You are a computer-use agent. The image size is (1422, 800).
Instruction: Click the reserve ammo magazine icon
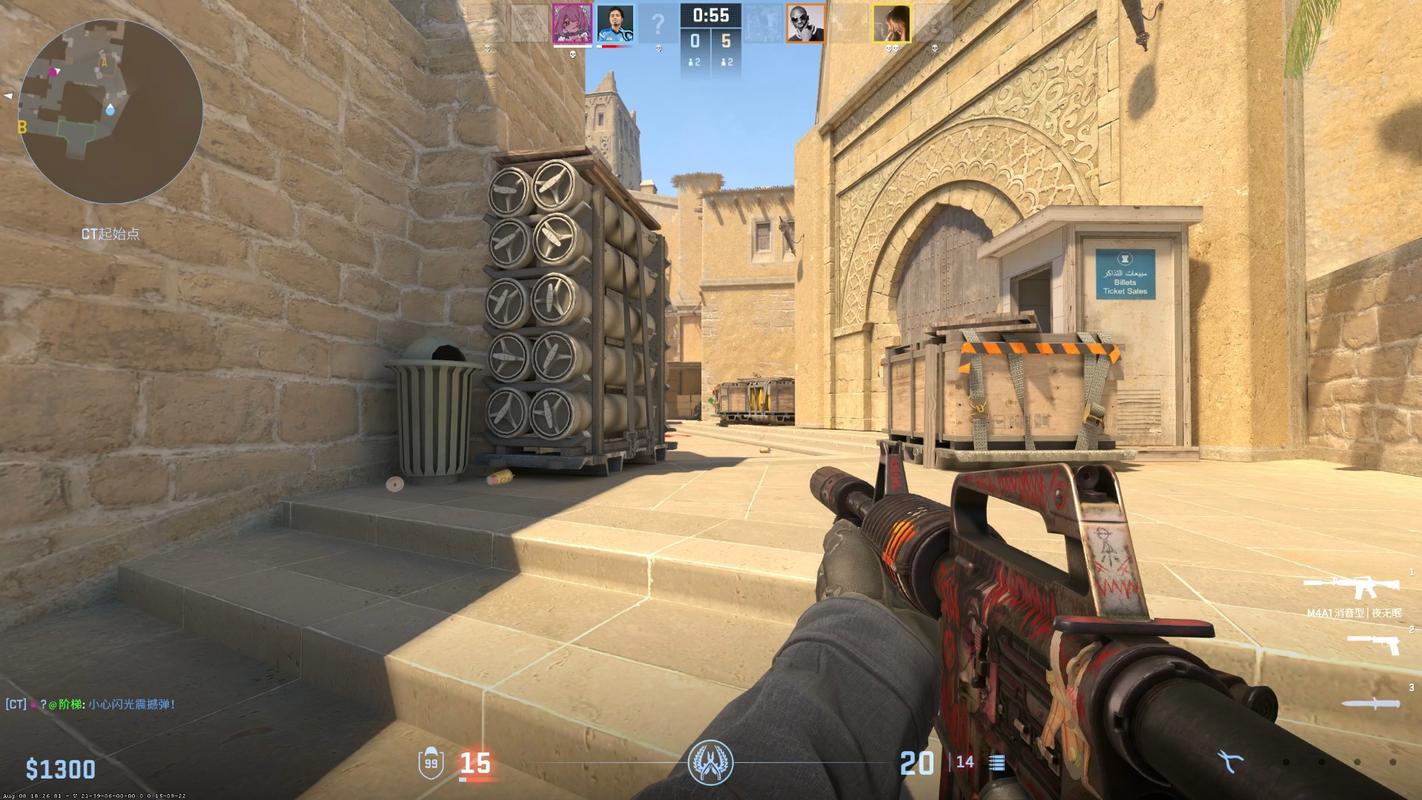[996, 762]
